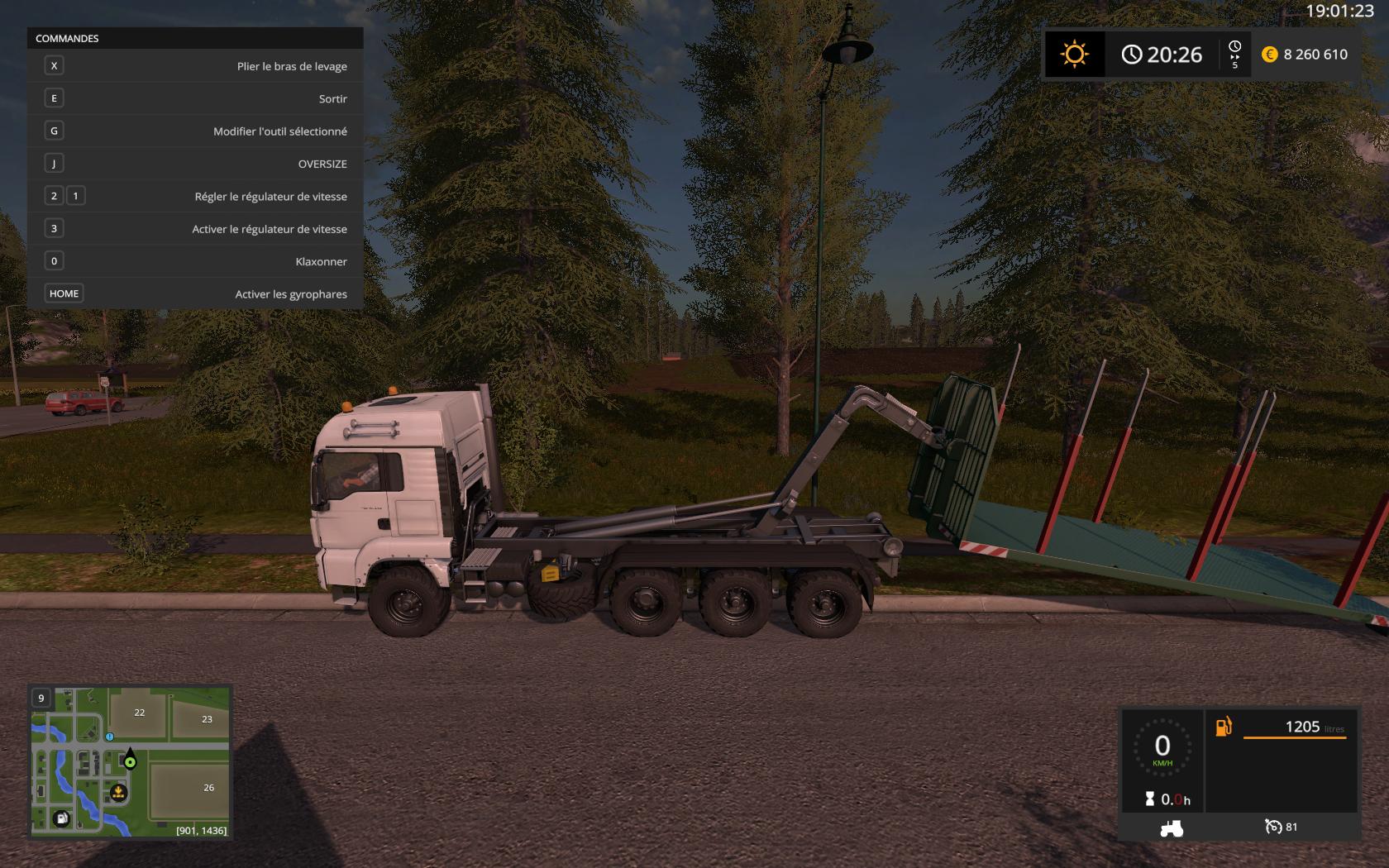Select the "Klaxonner" command row
The width and height of the screenshot is (1389, 868).
pyautogui.click(x=195, y=261)
